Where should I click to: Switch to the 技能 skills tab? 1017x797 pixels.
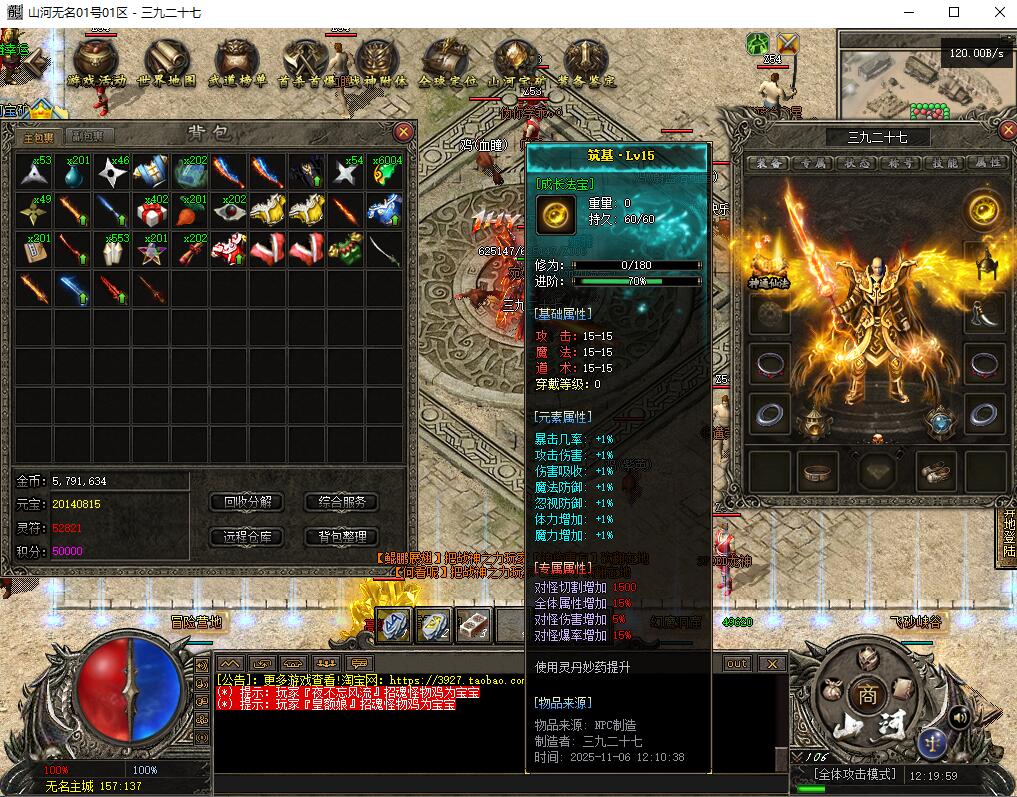[x=945, y=163]
